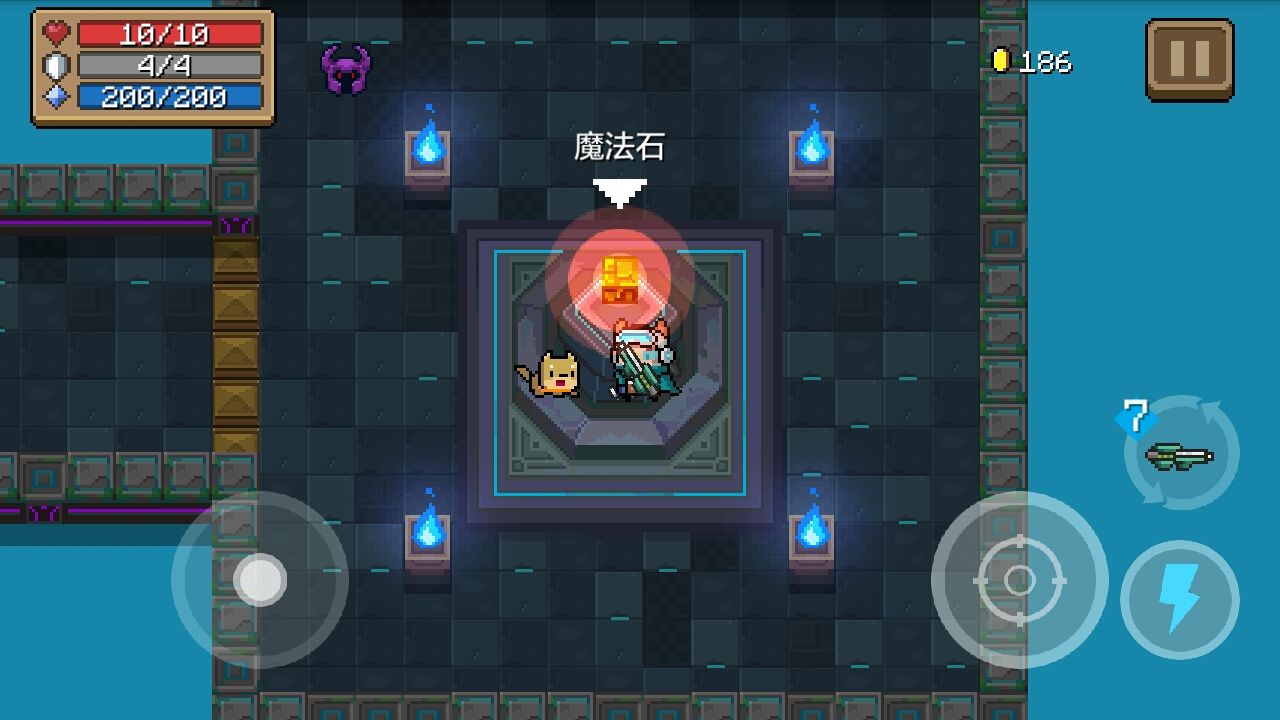Open the 魔法石 treasure chest
This screenshot has height=720, width=1280.
point(620,282)
